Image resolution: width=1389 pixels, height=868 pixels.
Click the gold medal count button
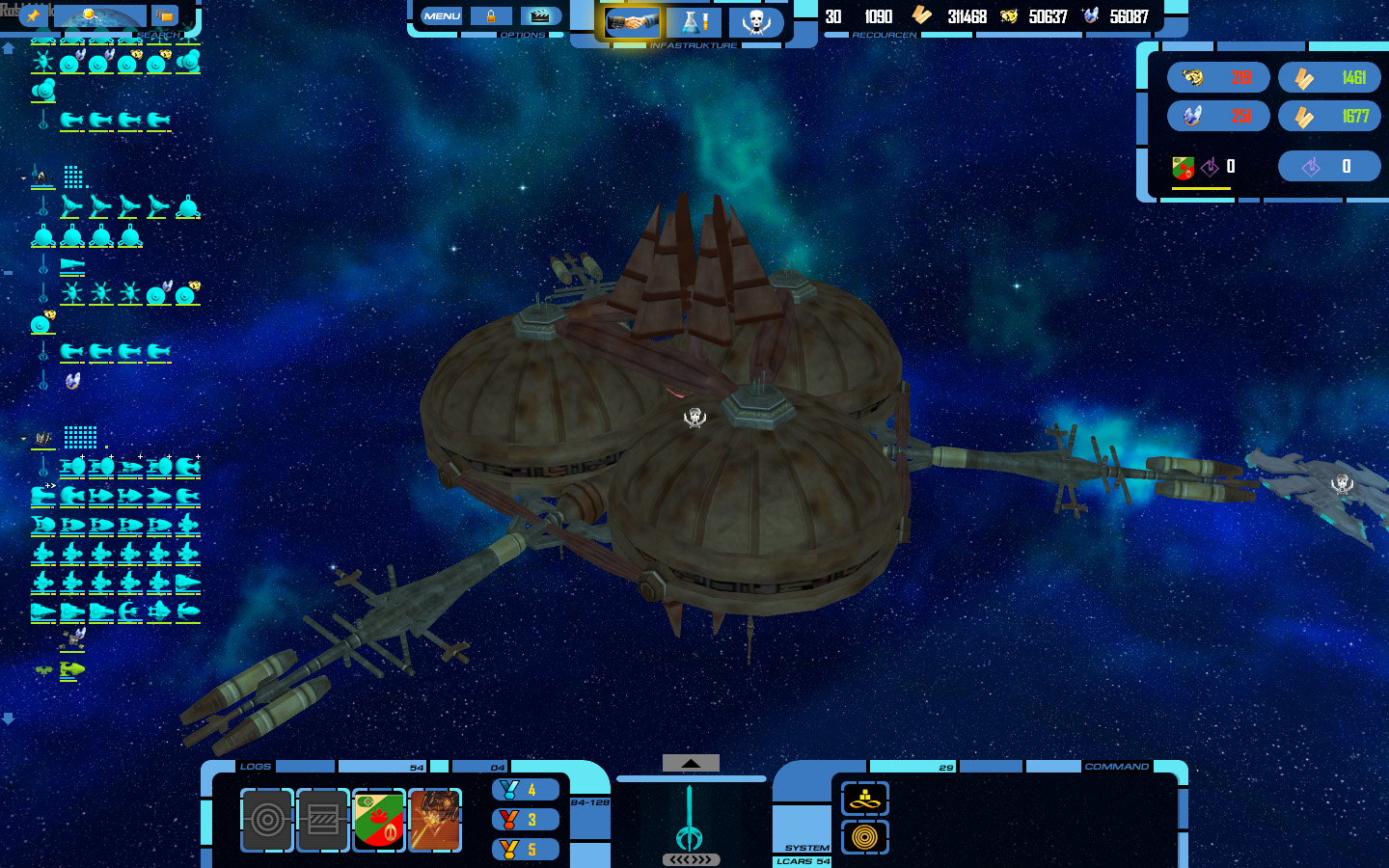tap(526, 850)
